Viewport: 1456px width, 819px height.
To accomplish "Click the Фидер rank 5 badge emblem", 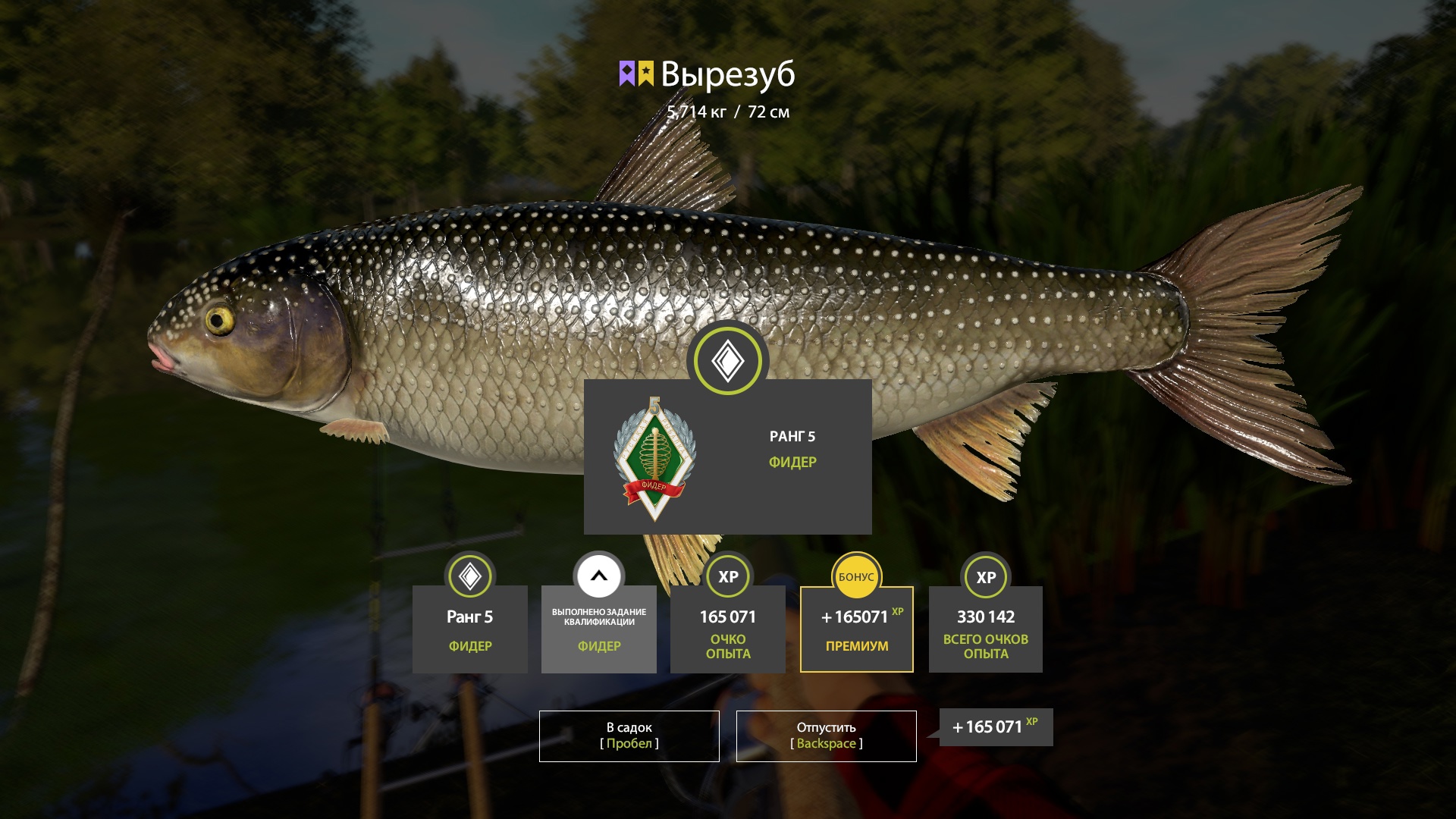I will point(654,460).
